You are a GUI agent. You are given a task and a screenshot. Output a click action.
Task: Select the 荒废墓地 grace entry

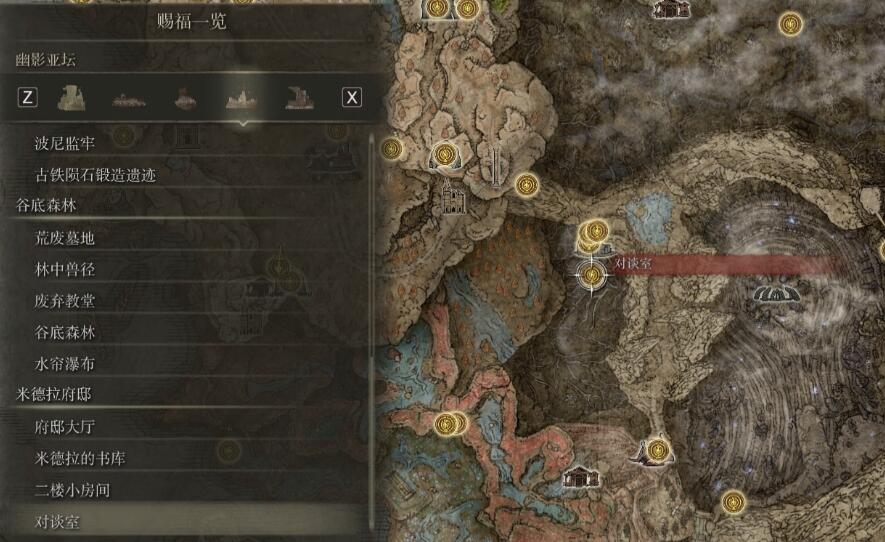point(64,238)
